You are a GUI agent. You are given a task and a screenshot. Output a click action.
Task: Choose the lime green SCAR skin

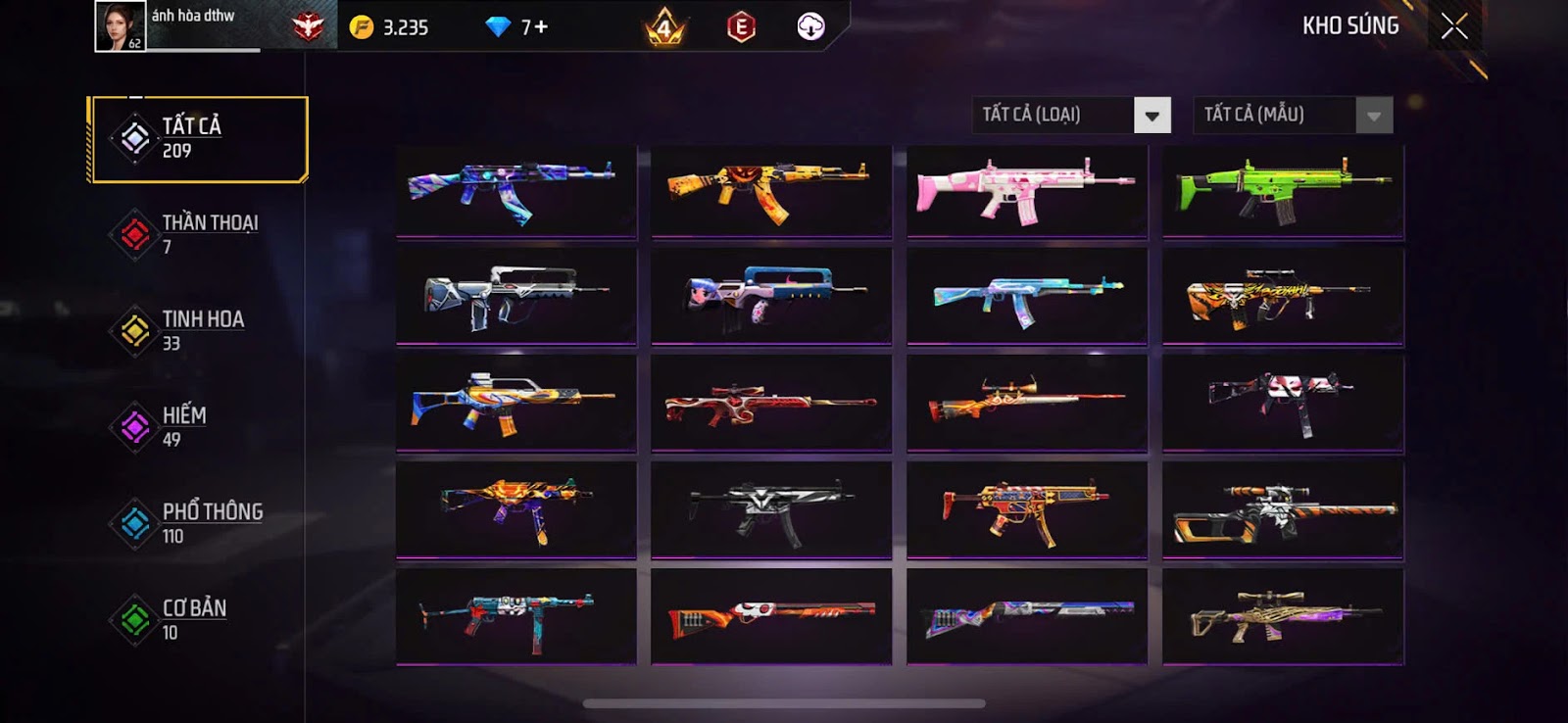click(x=1283, y=191)
